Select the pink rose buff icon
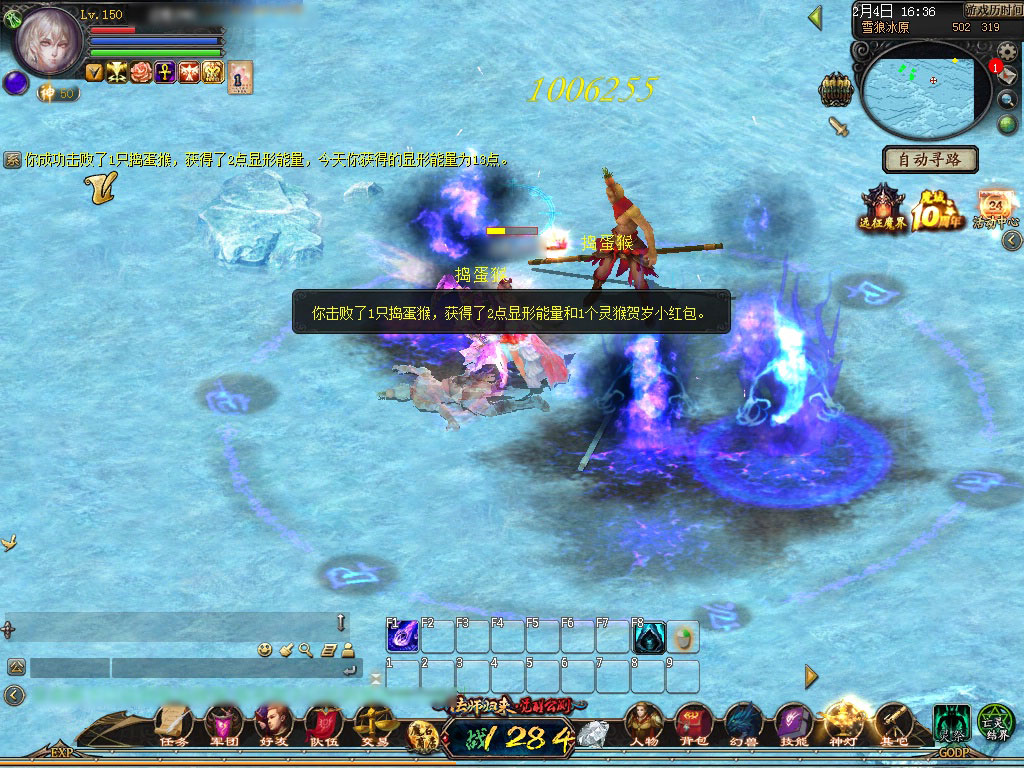 [141, 72]
